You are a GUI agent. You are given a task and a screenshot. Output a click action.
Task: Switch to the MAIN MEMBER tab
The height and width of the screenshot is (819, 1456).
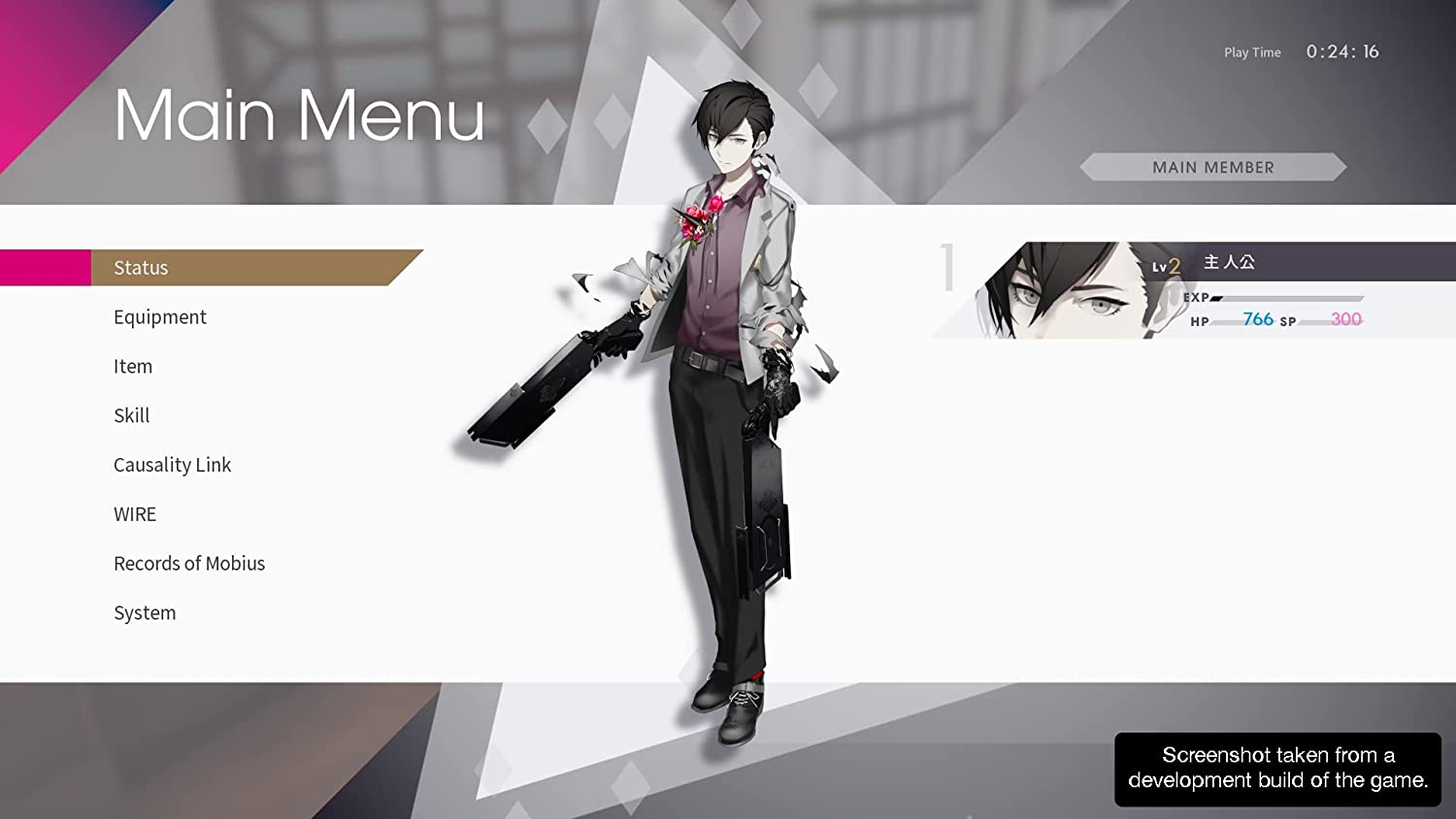[1213, 167]
